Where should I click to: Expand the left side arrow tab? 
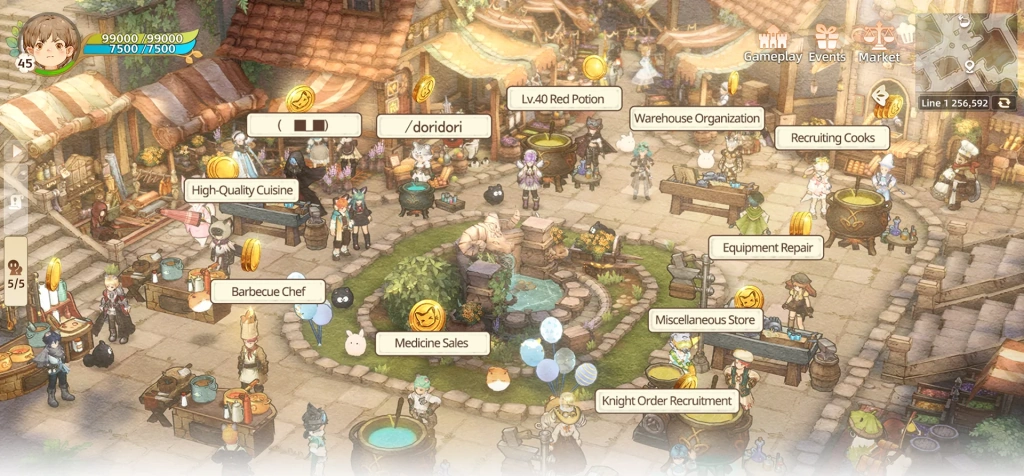[14, 152]
